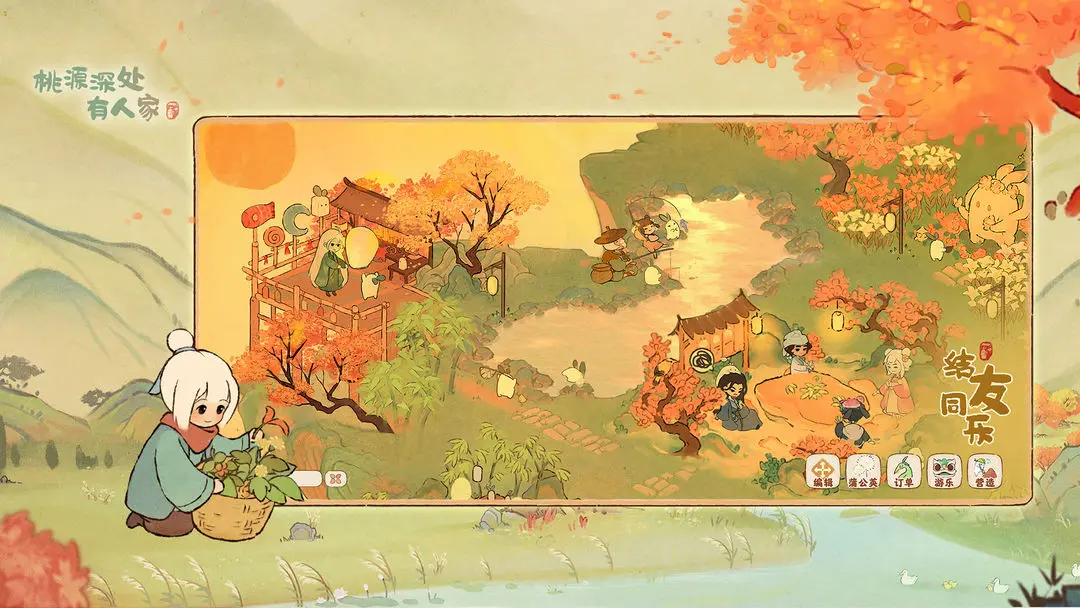Open the 订单 orders menu
This screenshot has width=1080, height=608.
click(904, 472)
